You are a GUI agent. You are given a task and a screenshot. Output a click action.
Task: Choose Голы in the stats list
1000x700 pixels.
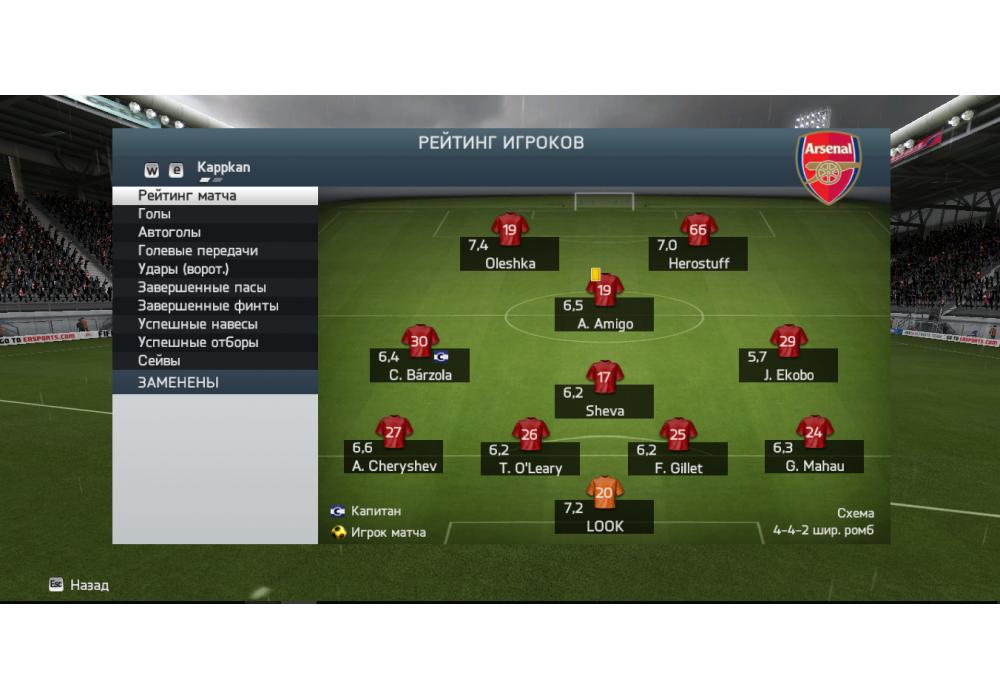pyautogui.click(x=215, y=214)
